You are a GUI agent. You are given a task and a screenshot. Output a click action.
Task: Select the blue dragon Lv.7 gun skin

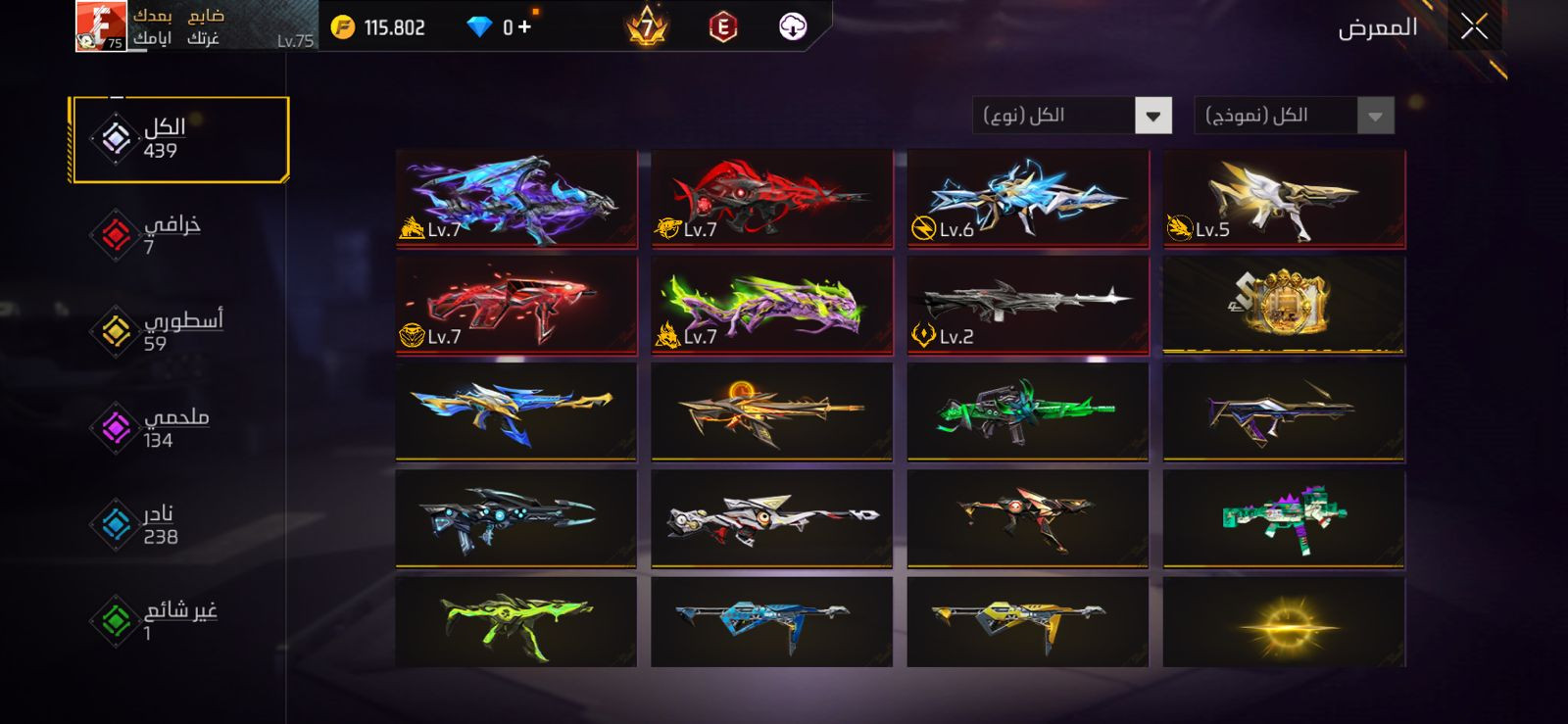point(516,197)
